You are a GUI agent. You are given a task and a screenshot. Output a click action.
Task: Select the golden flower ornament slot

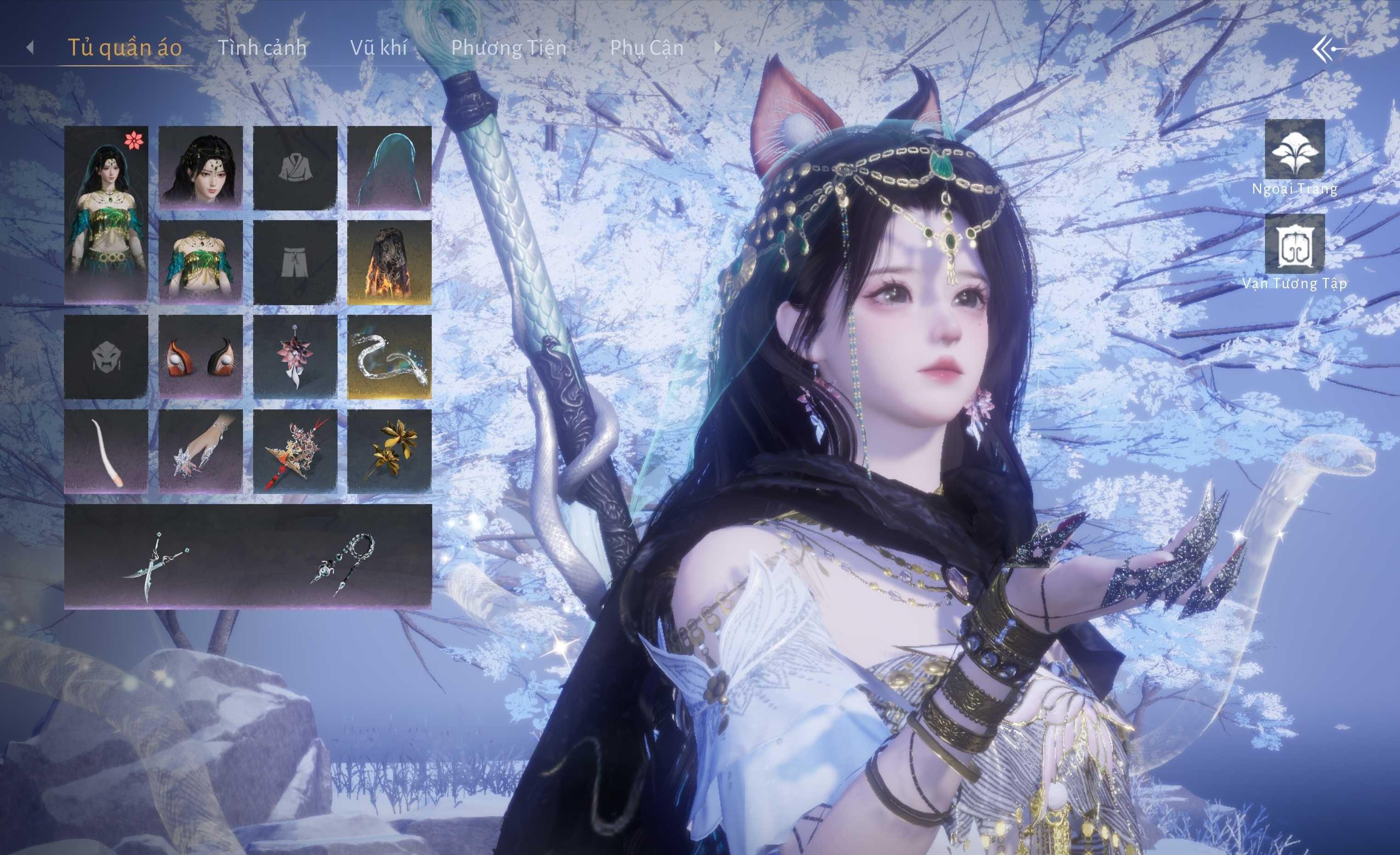389,451
